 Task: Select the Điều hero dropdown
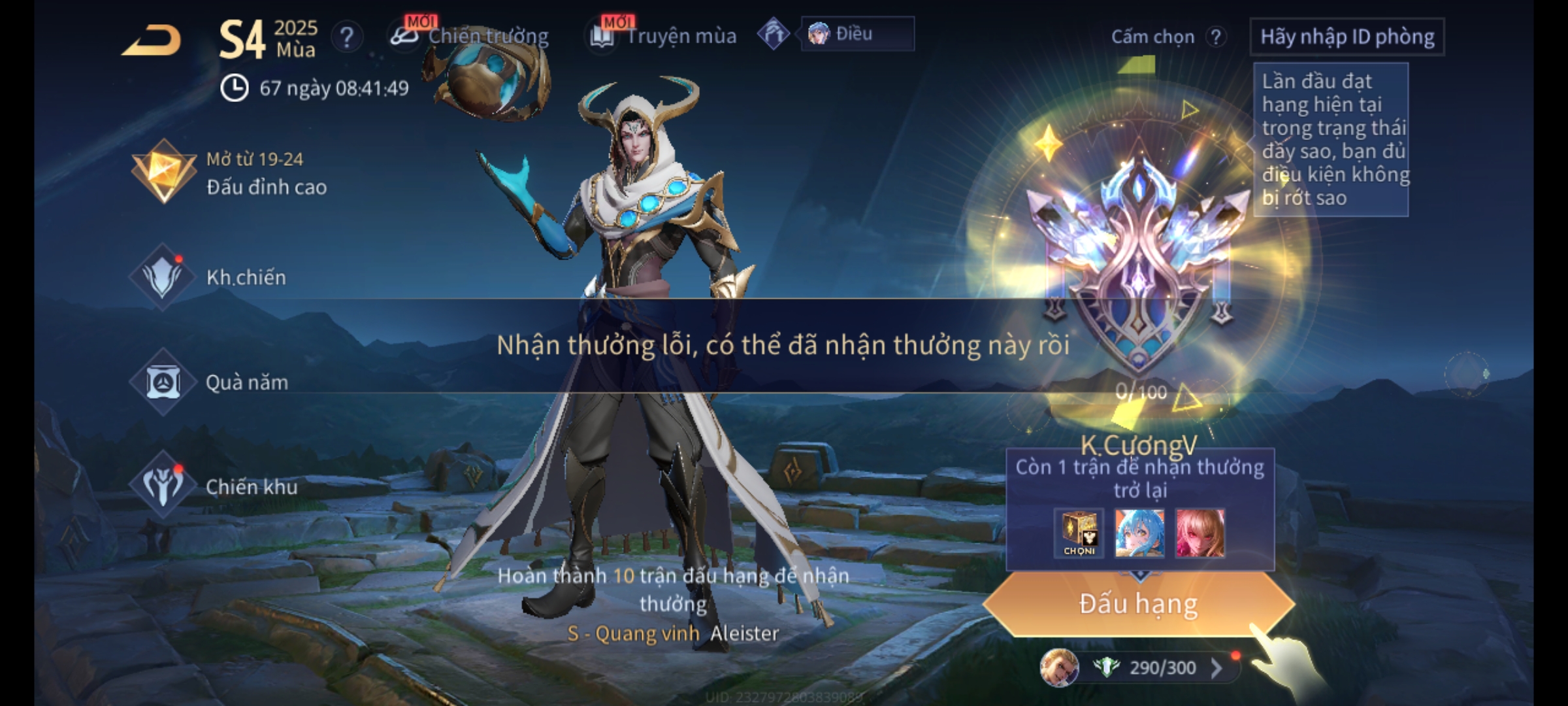857,34
